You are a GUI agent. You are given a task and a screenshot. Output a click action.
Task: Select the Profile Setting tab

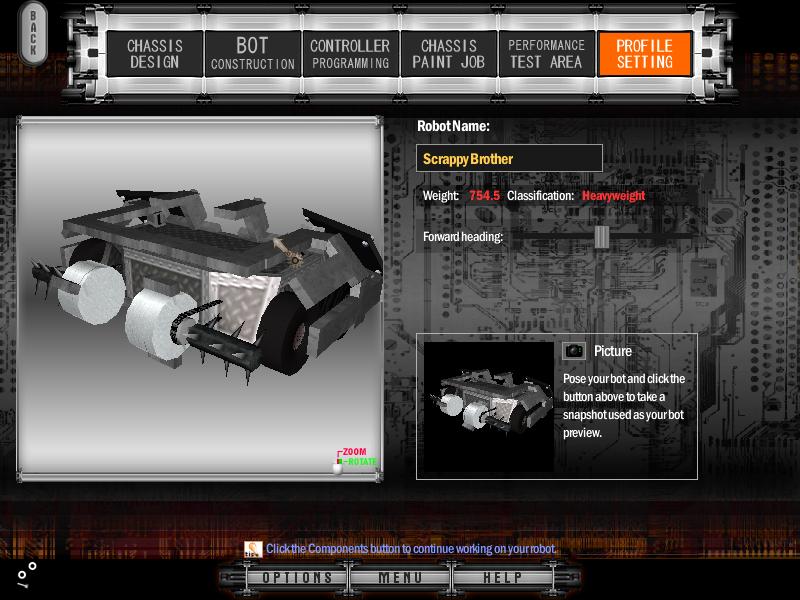644,54
